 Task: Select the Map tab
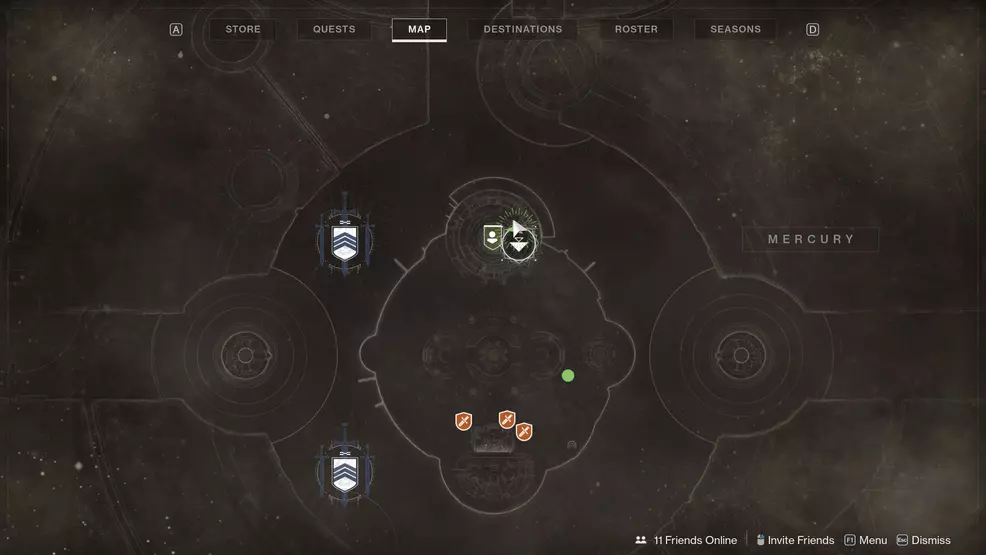(x=419, y=30)
